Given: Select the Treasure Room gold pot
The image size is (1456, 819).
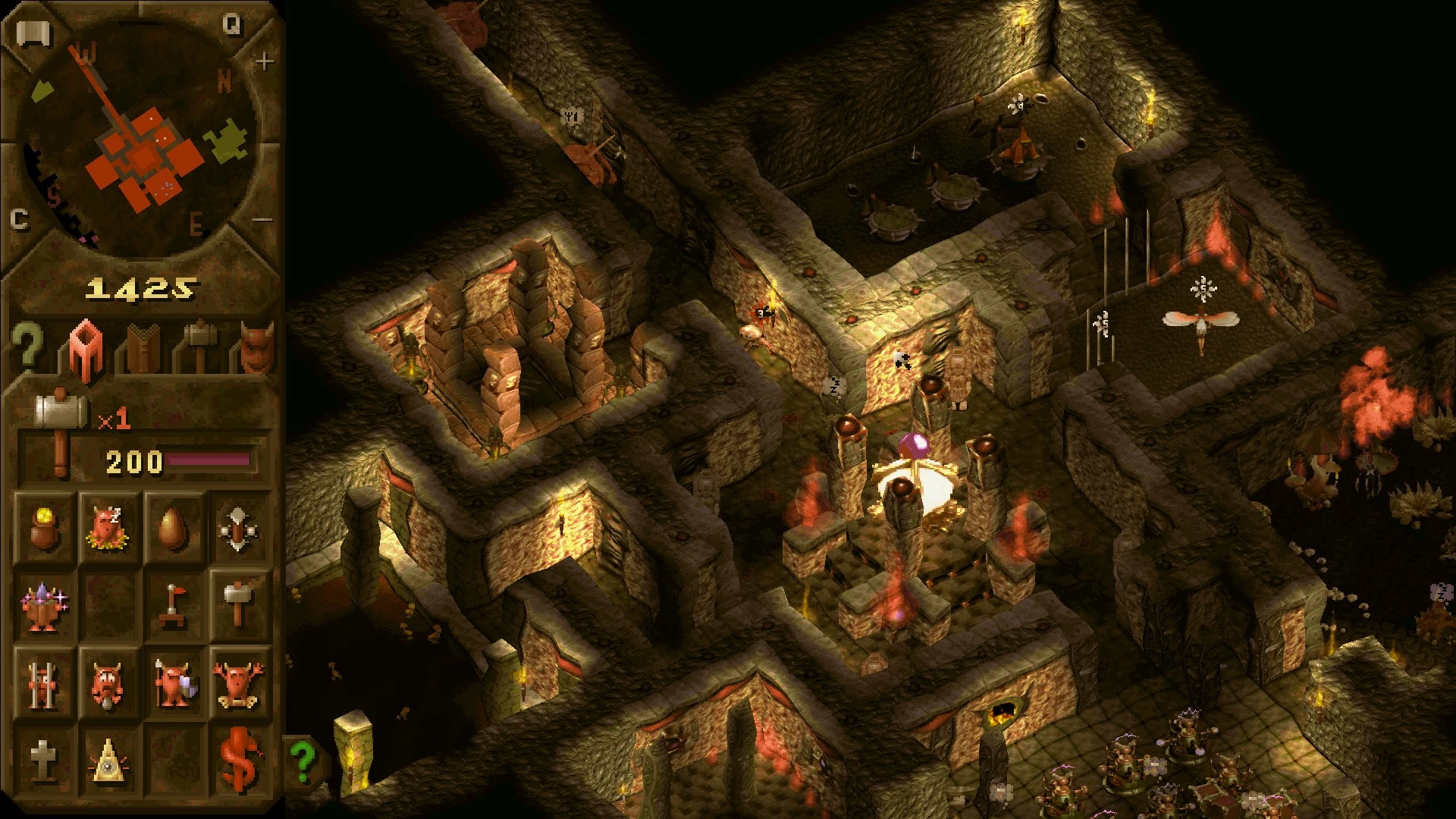Looking at the screenshot, I should pos(44,527).
